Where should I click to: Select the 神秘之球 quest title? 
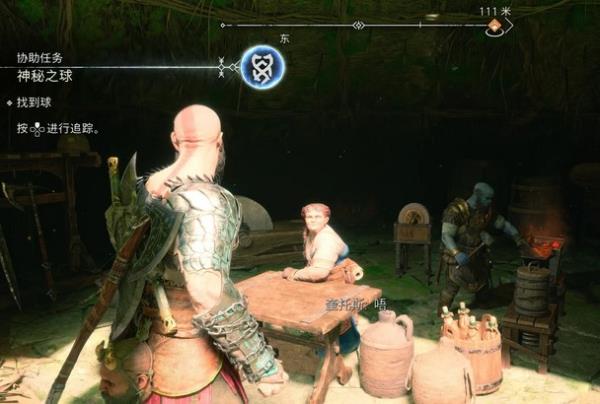tap(44, 76)
